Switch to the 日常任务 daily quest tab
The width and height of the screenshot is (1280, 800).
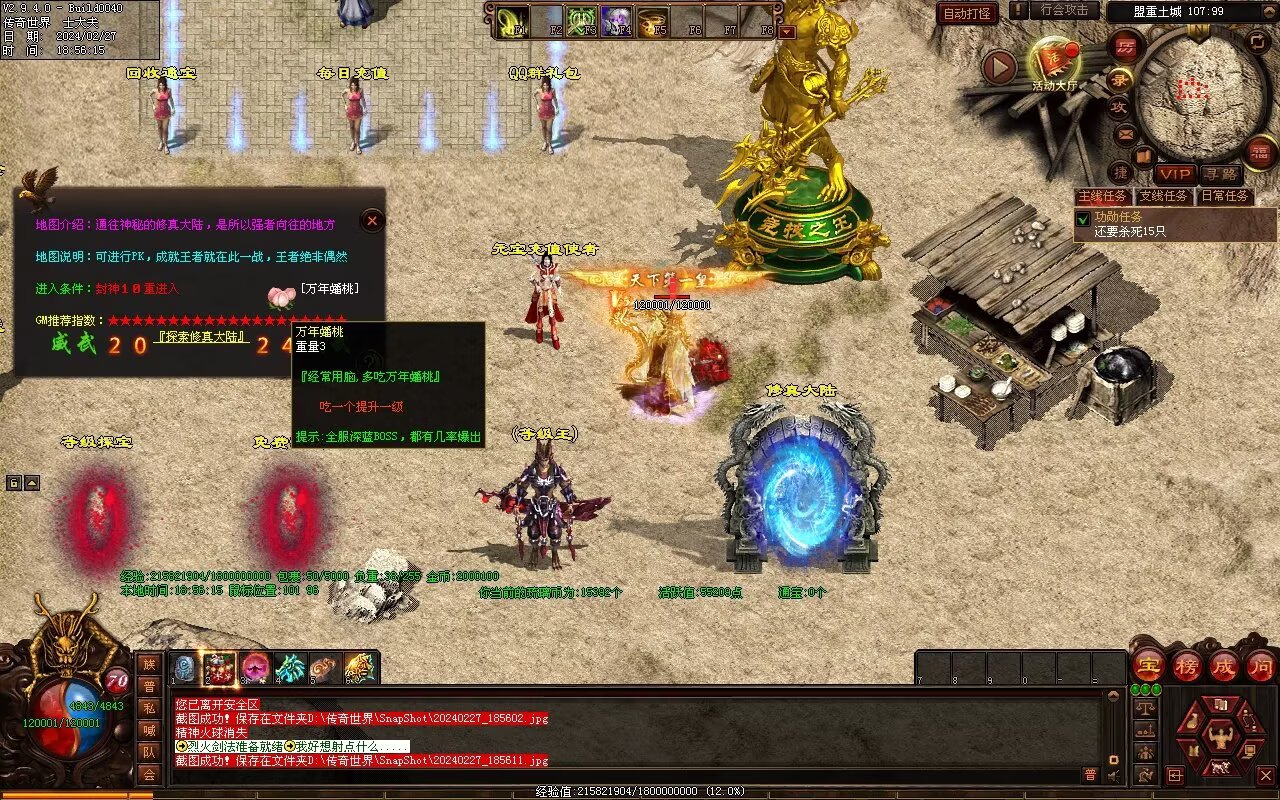coord(1225,196)
